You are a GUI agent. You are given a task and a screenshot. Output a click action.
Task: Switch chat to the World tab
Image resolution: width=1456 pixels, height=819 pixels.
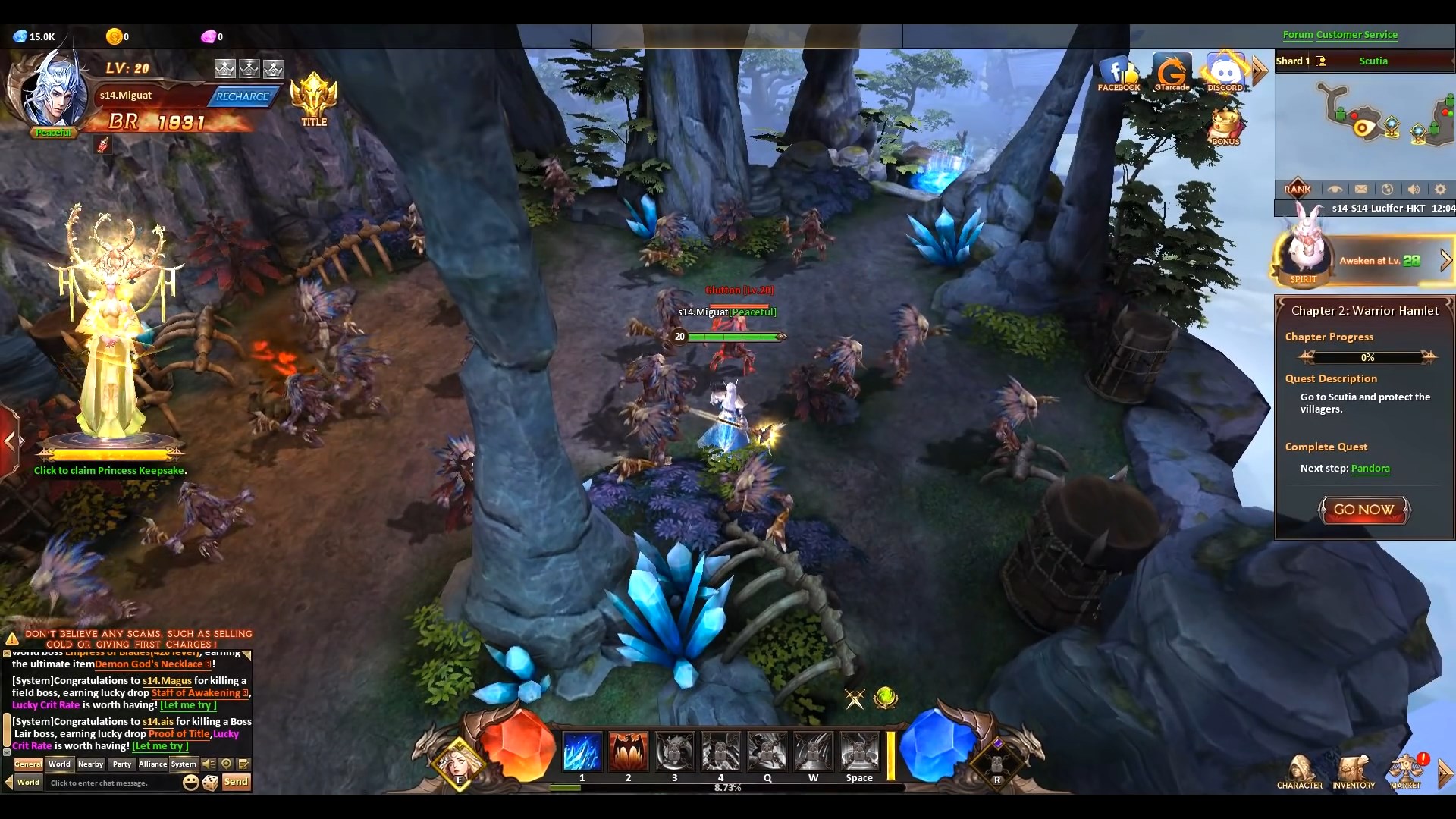pos(59,764)
